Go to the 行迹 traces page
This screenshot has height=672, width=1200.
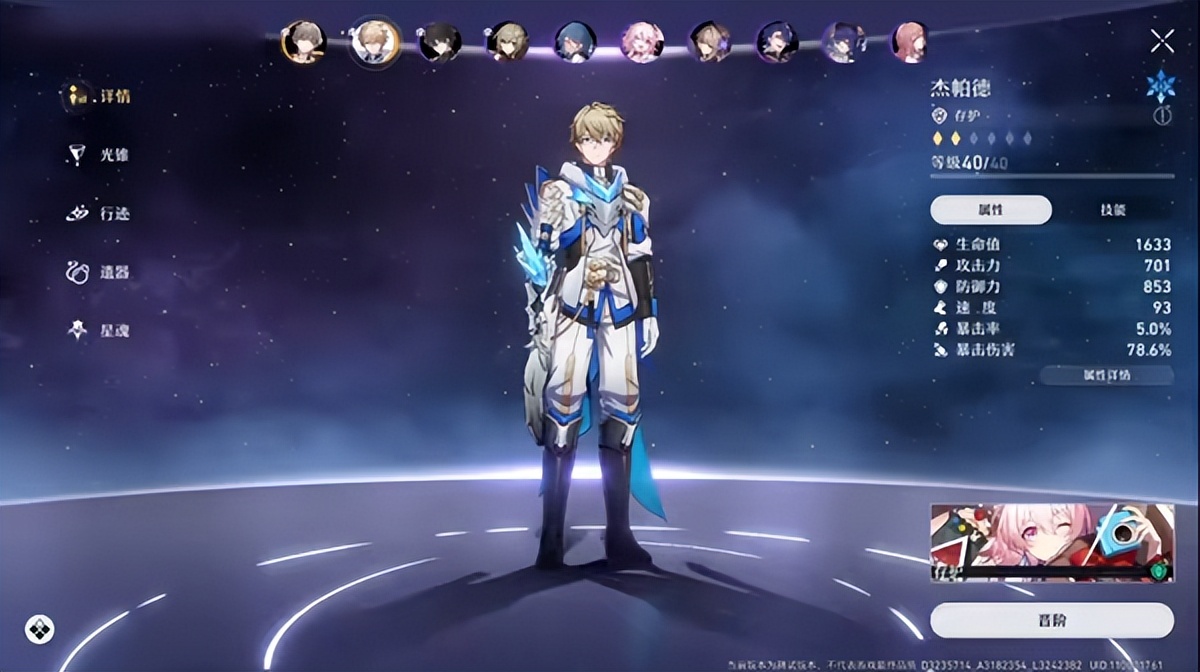[x=100, y=213]
